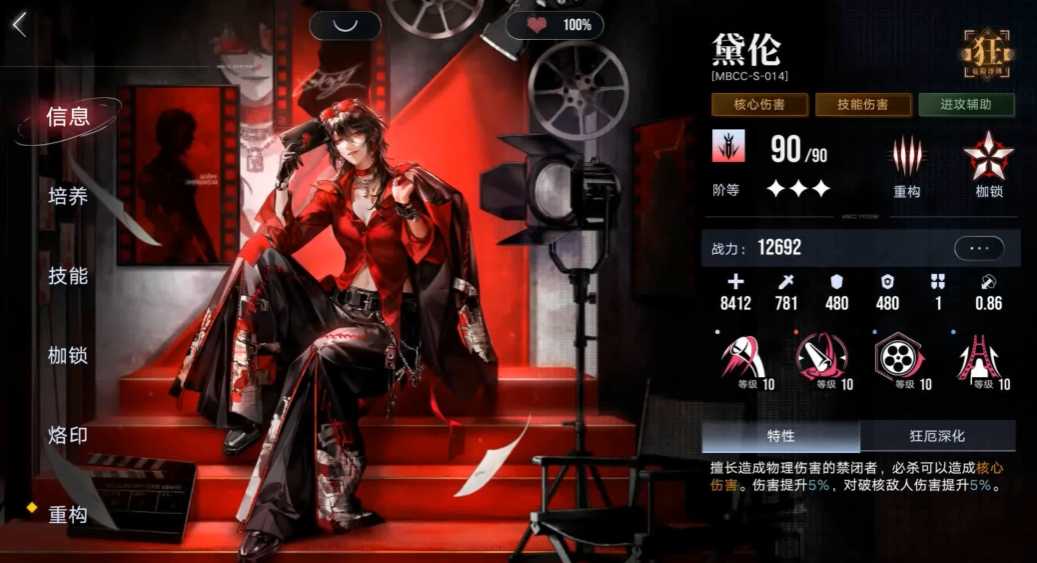
Task: Select the green 进攻辅助 tag
Action: pyautogui.click(x=966, y=105)
